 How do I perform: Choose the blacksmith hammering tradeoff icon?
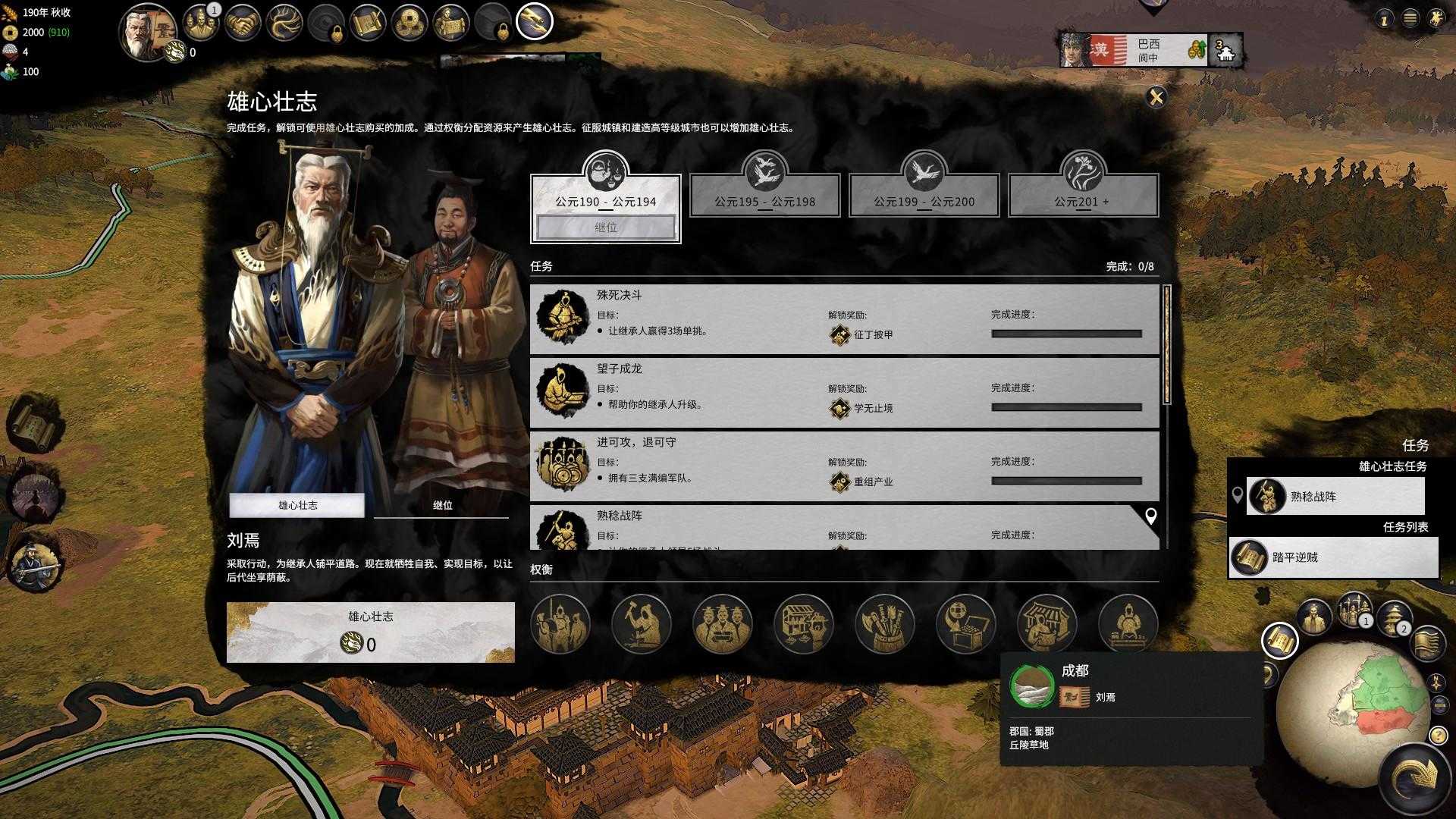(641, 623)
